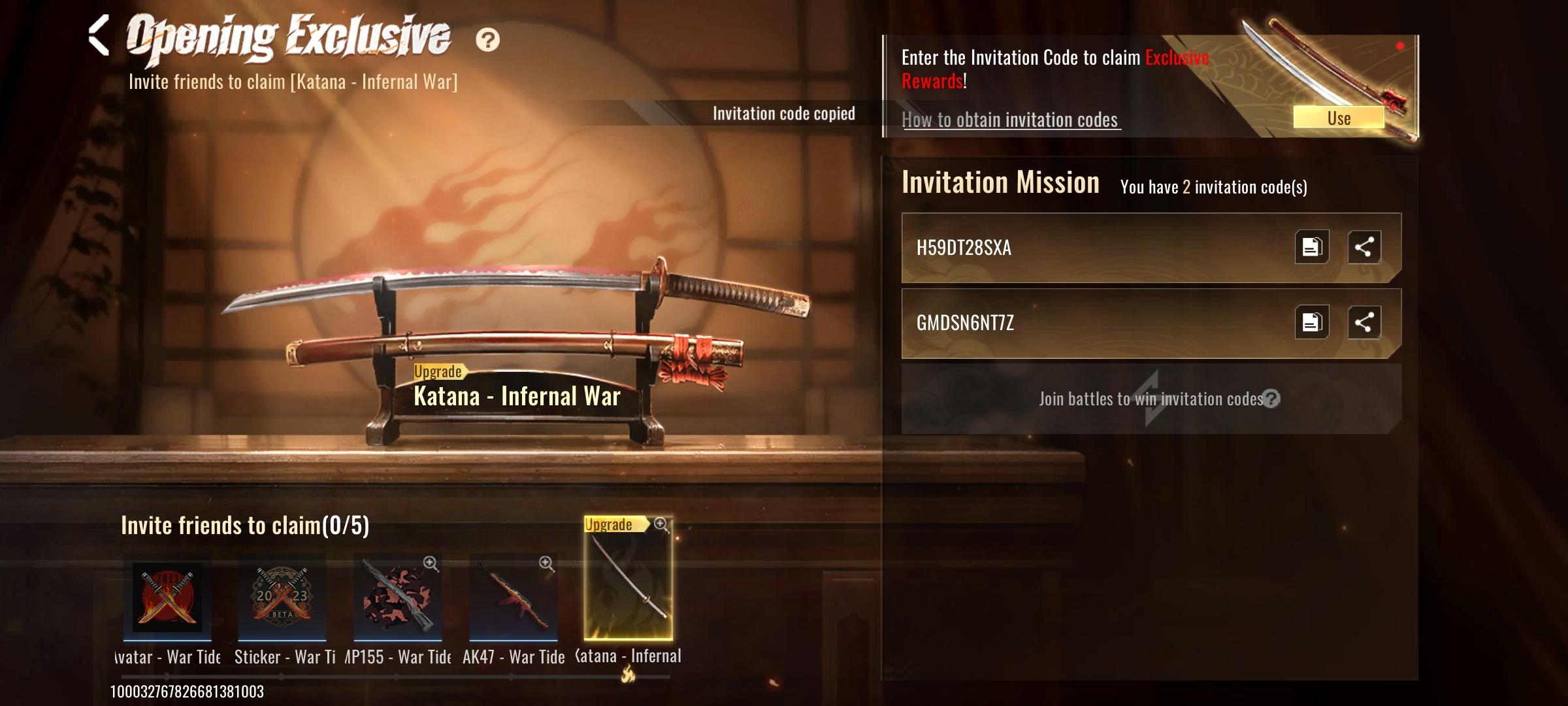Show help for Join battles to win invitation codes
The image size is (1568, 706).
pyautogui.click(x=1271, y=399)
